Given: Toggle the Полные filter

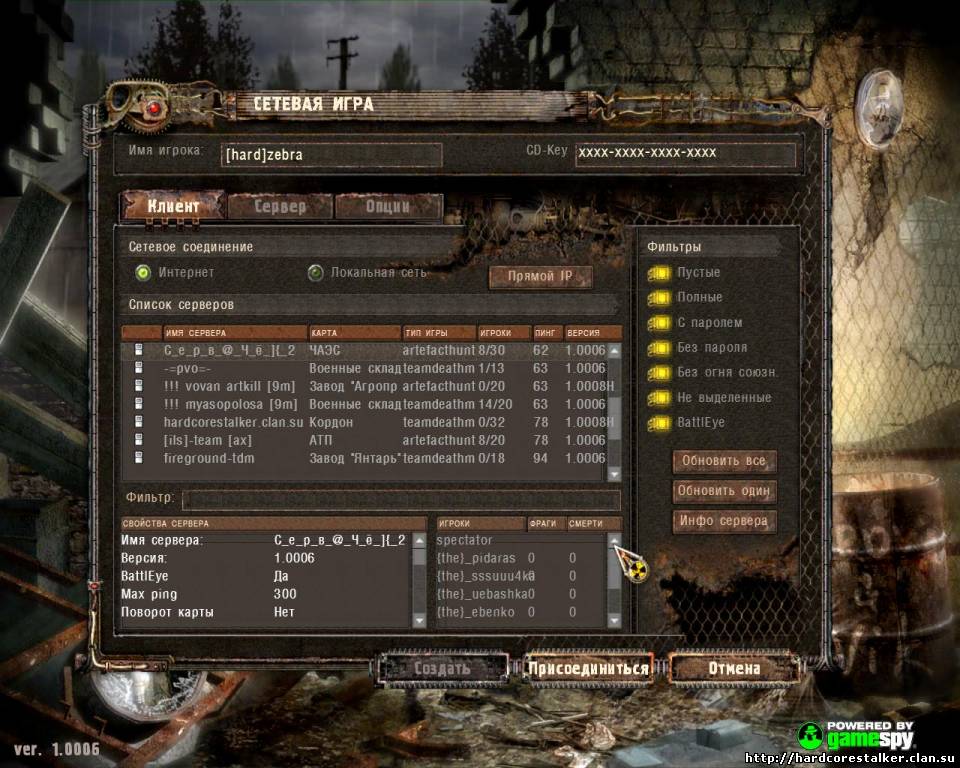Looking at the screenshot, I should [x=659, y=298].
